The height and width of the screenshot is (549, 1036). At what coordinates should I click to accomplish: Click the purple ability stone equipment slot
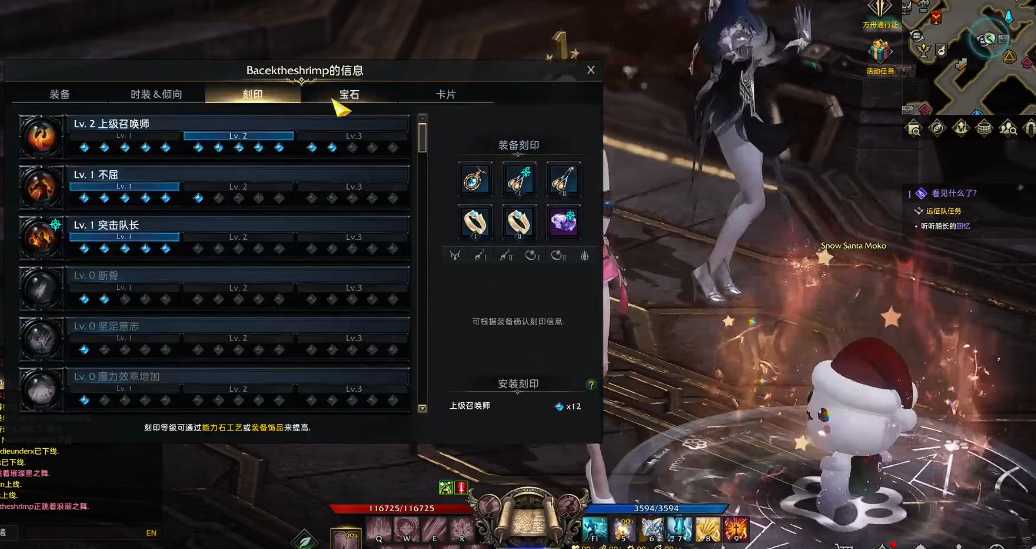[x=563, y=221]
